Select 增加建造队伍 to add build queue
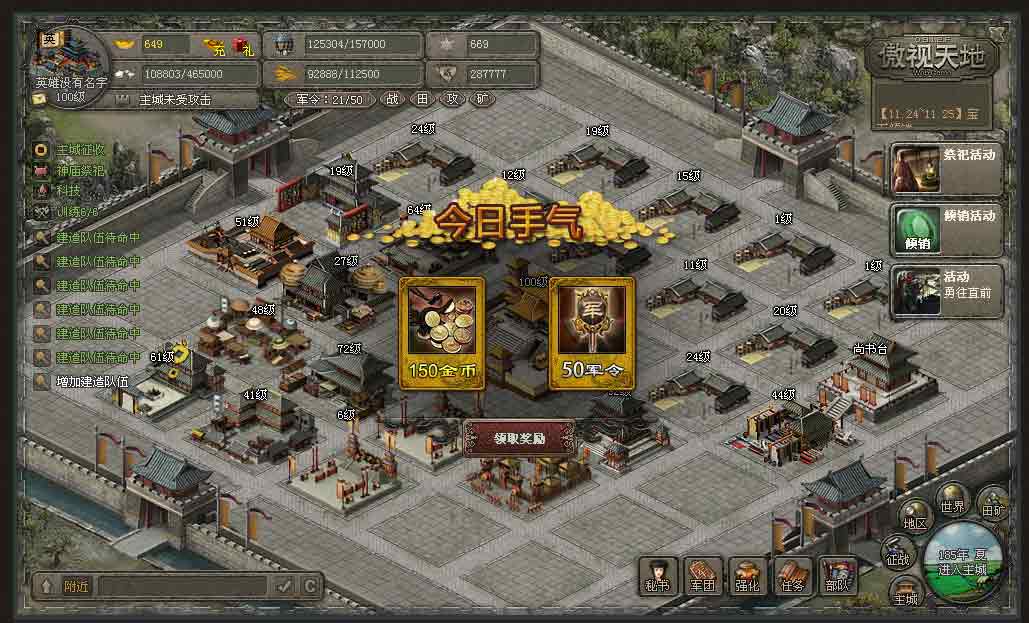 [92, 381]
